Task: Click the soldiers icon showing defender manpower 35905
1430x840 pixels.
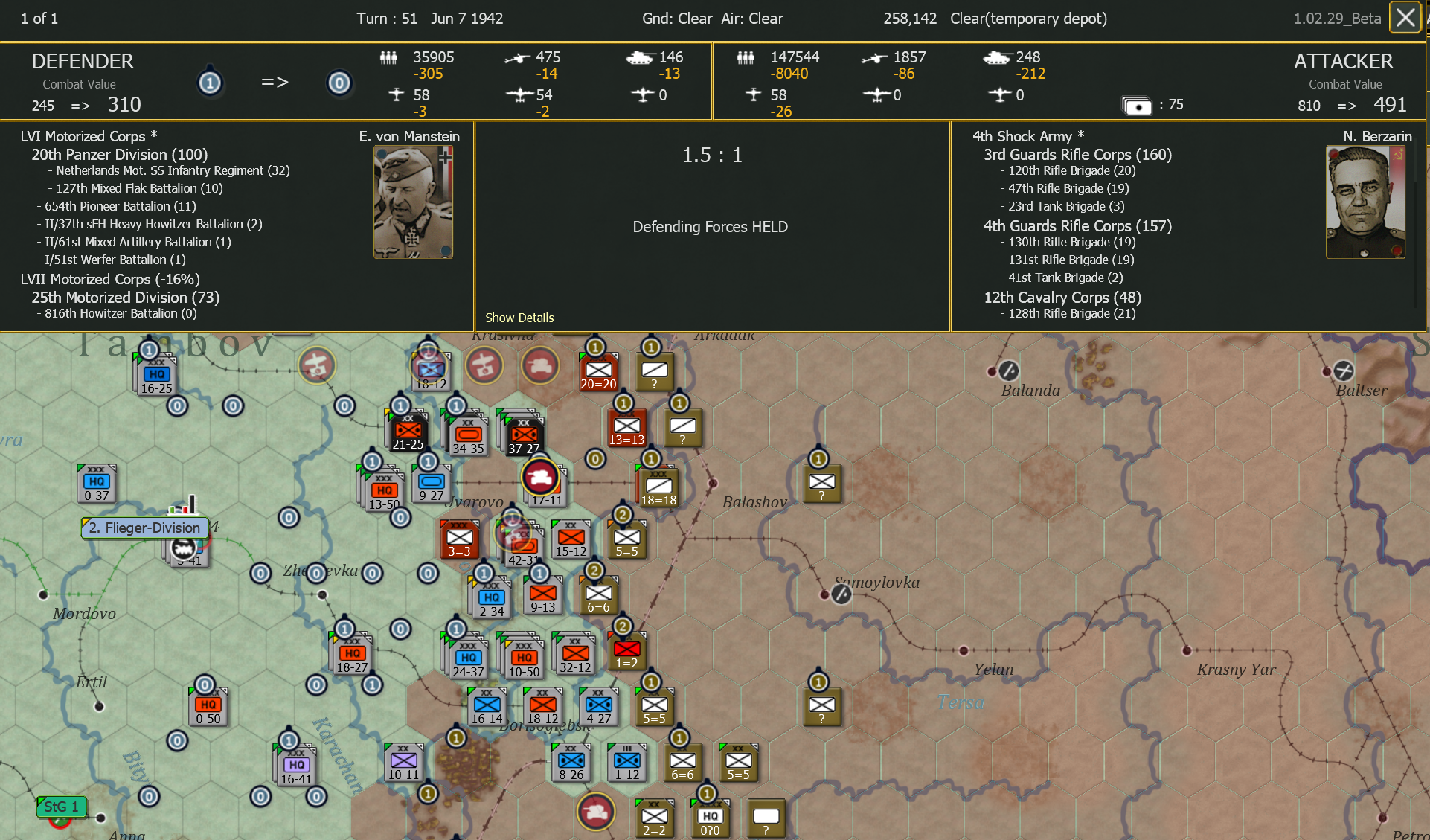Action: pyautogui.click(x=388, y=57)
